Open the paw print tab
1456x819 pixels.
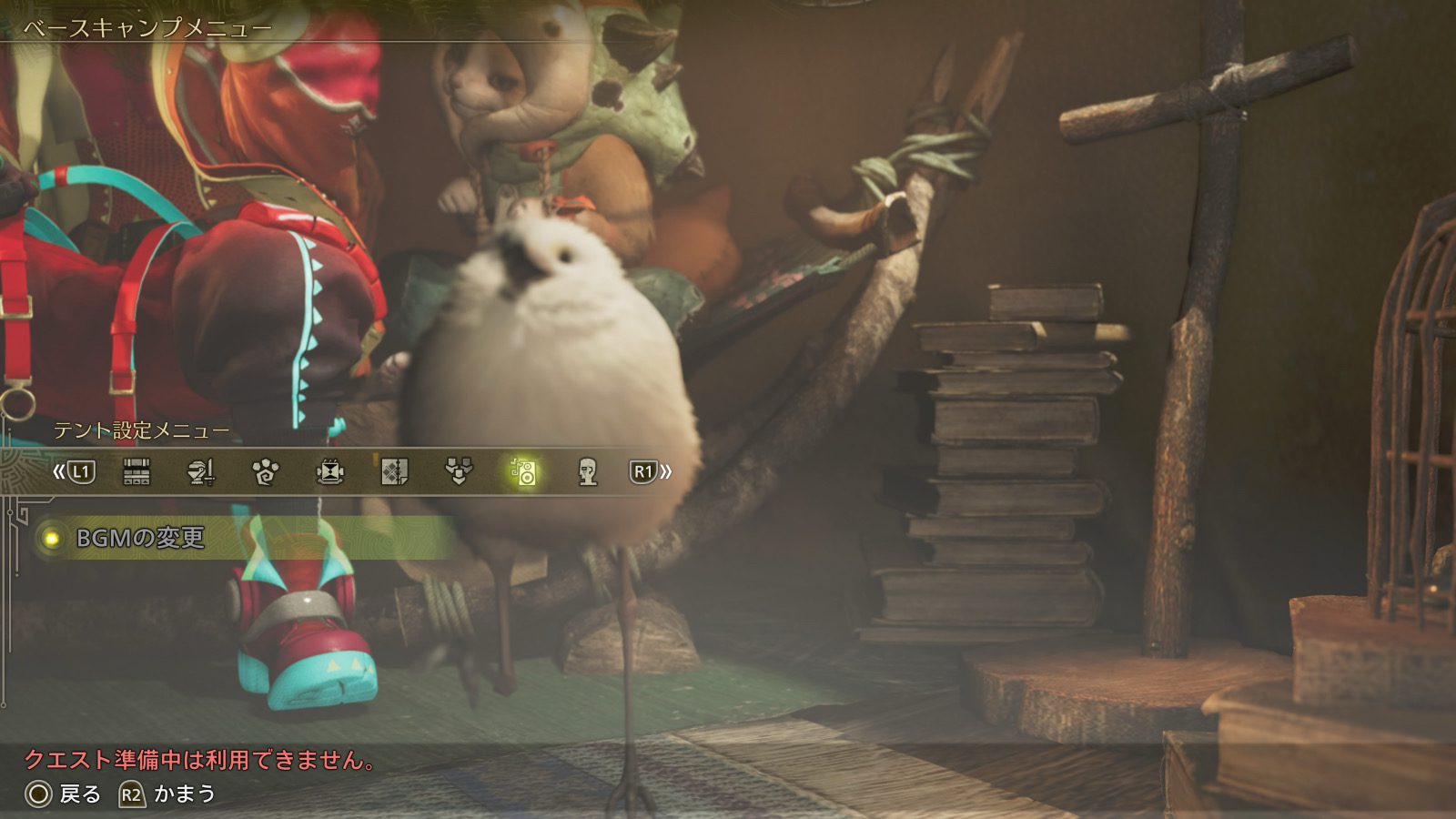click(265, 471)
